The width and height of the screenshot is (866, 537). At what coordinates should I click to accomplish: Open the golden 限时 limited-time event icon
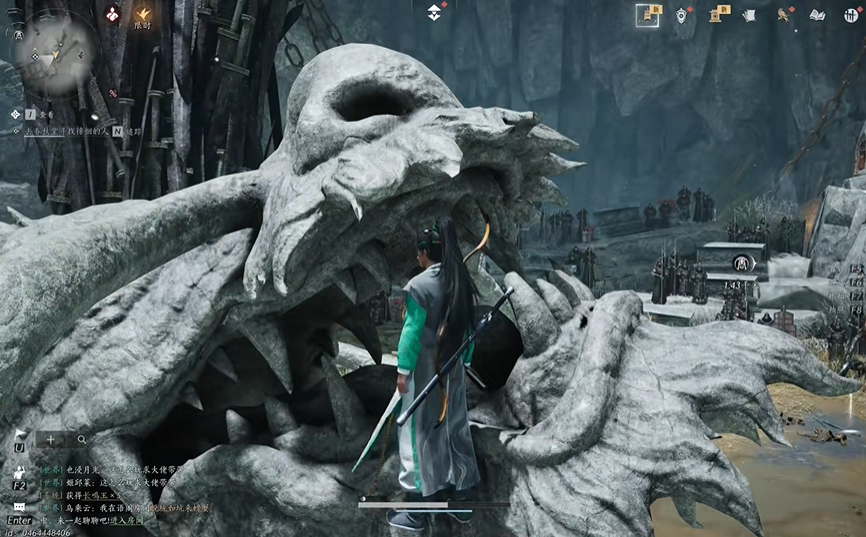pos(143,16)
